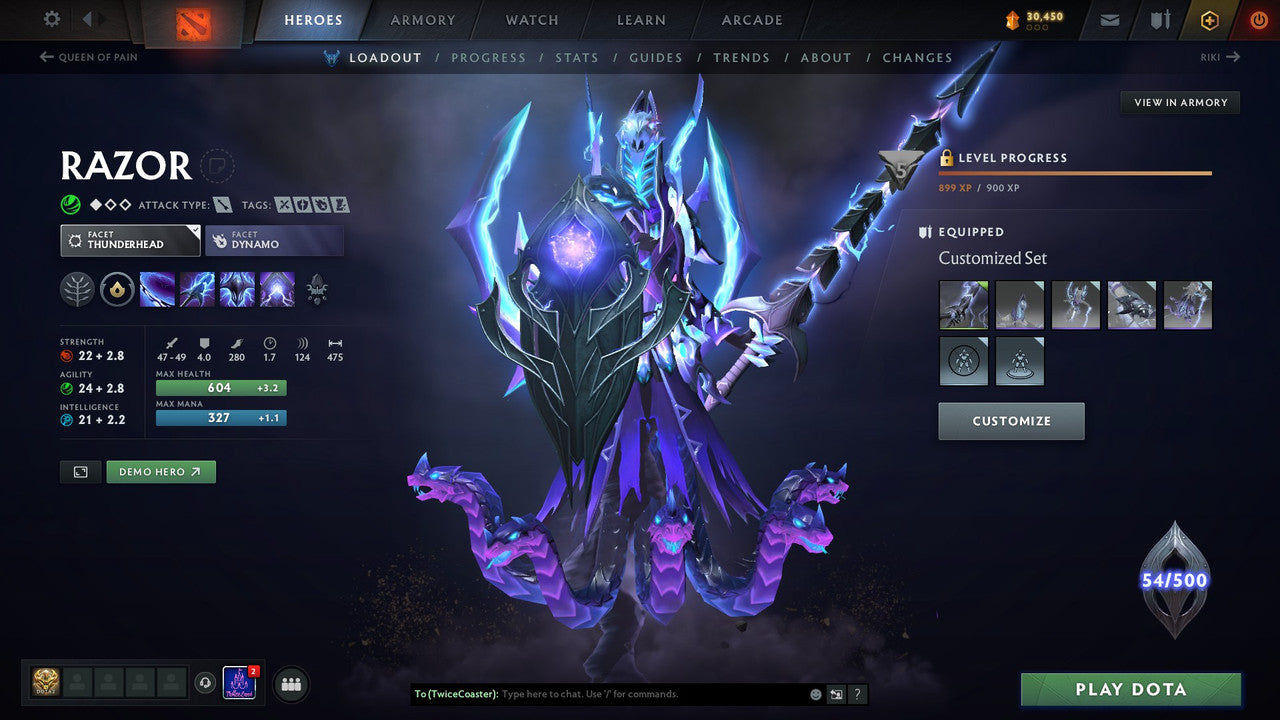The height and width of the screenshot is (720, 1280).
Task: Open the friends list icon
Action: click(x=290, y=684)
